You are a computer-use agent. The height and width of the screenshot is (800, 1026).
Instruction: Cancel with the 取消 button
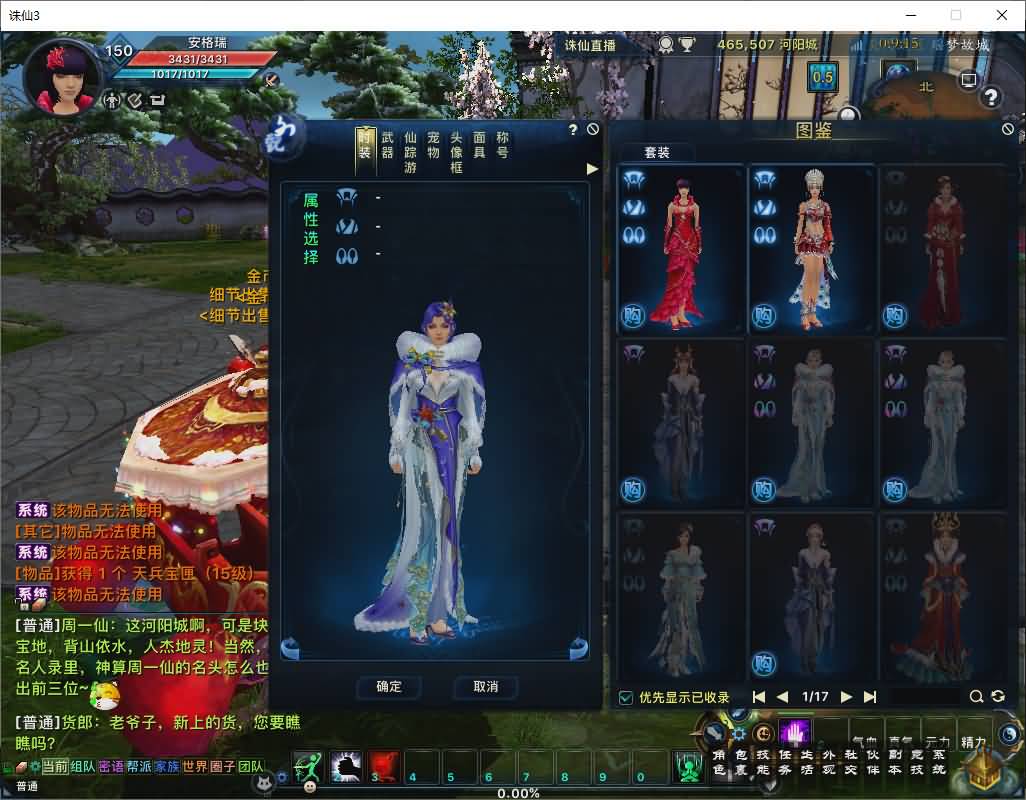pos(486,687)
